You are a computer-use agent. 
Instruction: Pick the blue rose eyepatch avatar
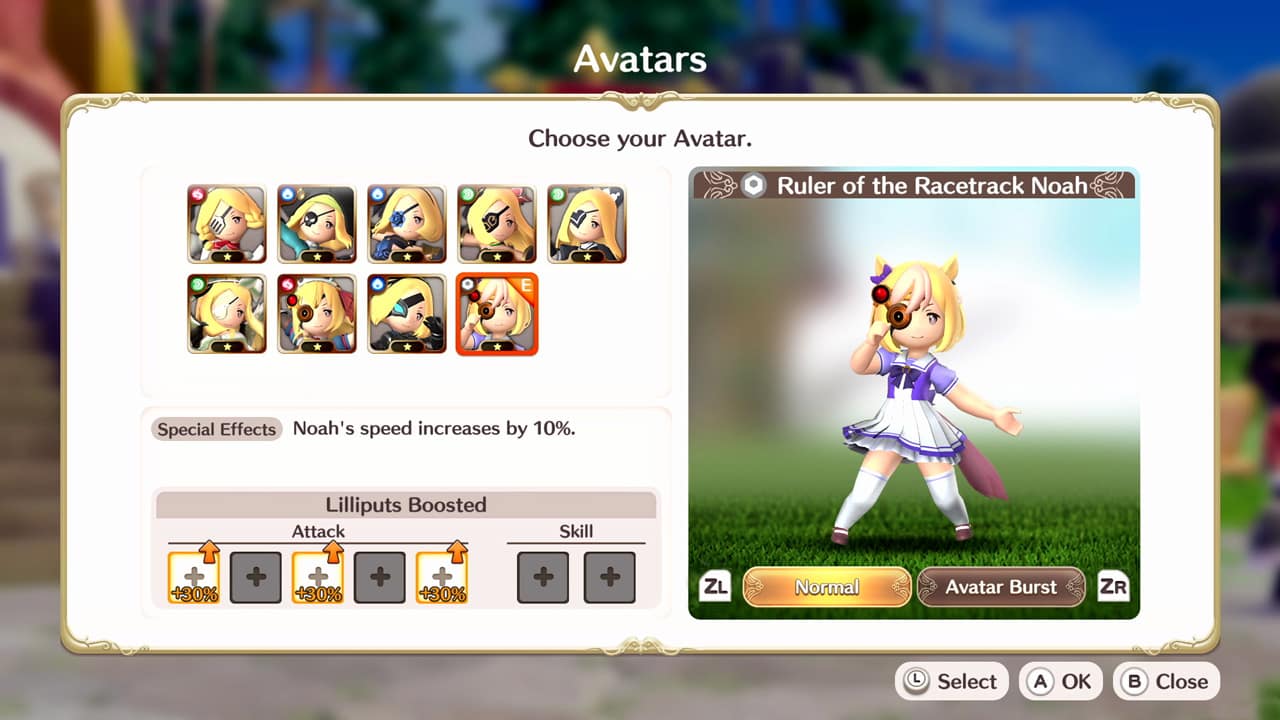tap(407, 224)
